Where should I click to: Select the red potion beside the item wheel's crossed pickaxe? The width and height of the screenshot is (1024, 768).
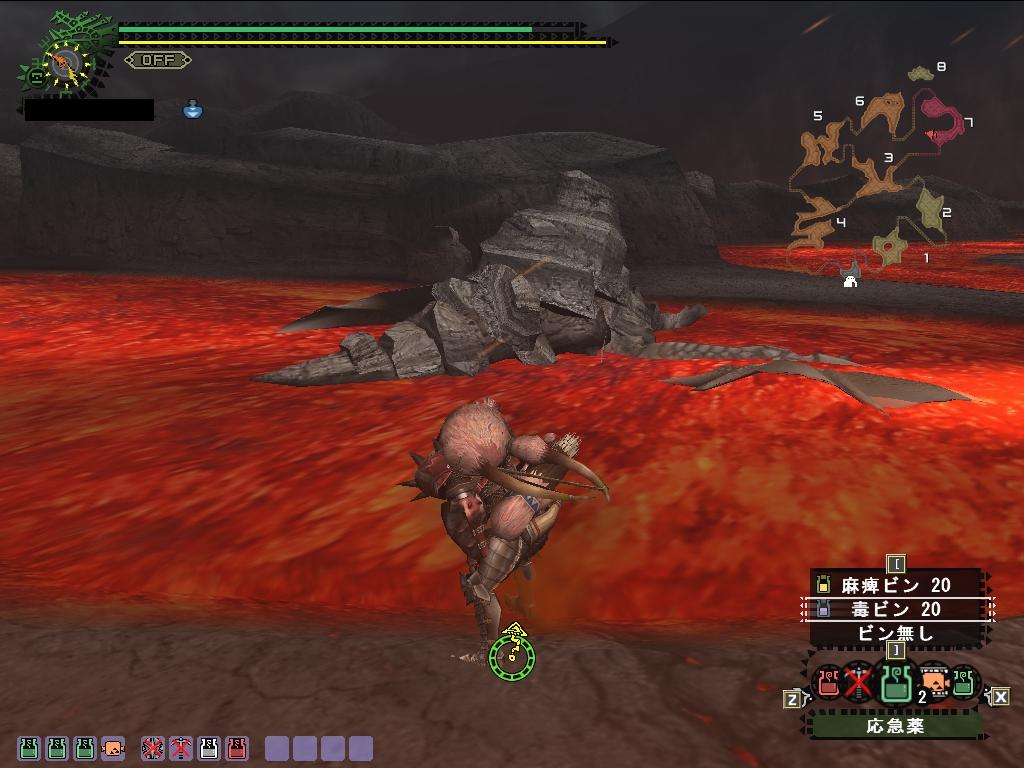[x=828, y=683]
